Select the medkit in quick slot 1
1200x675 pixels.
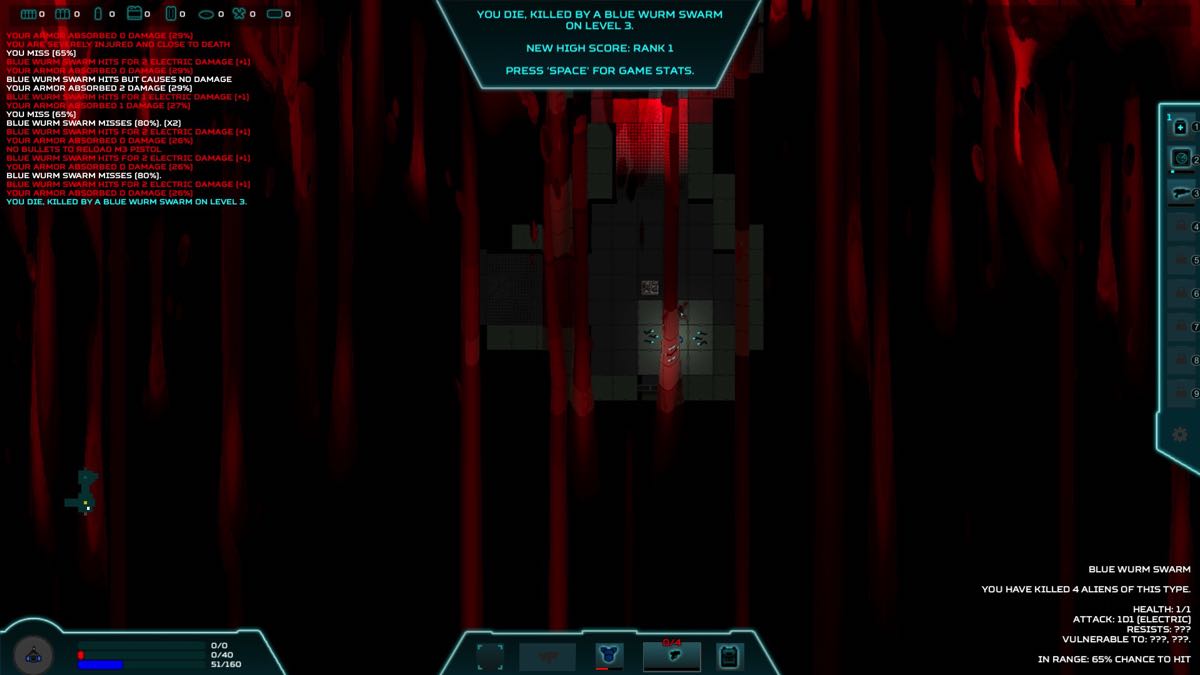point(1180,127)
